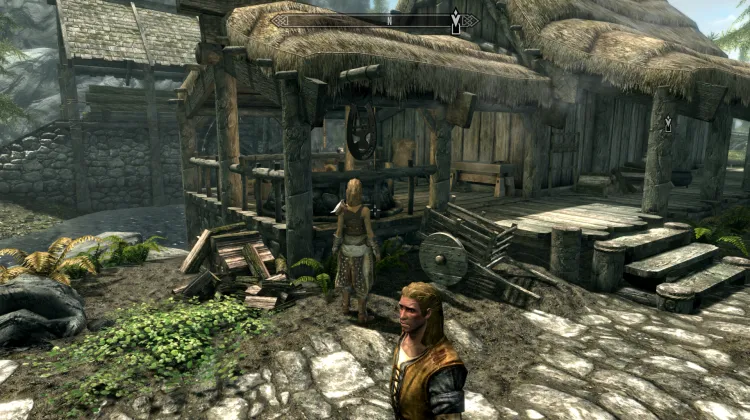
Task: Select the floating quest marker beside the porch
Action: [x=668, y=123]
